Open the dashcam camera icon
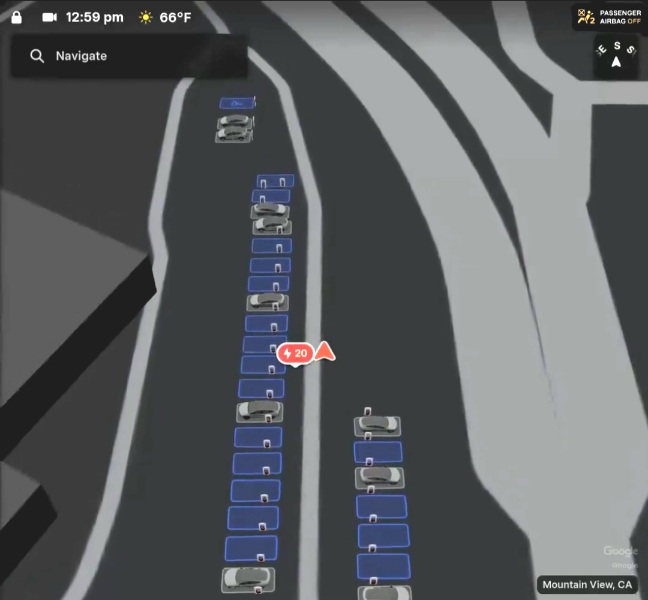648x600 pixels. [50, 17]
